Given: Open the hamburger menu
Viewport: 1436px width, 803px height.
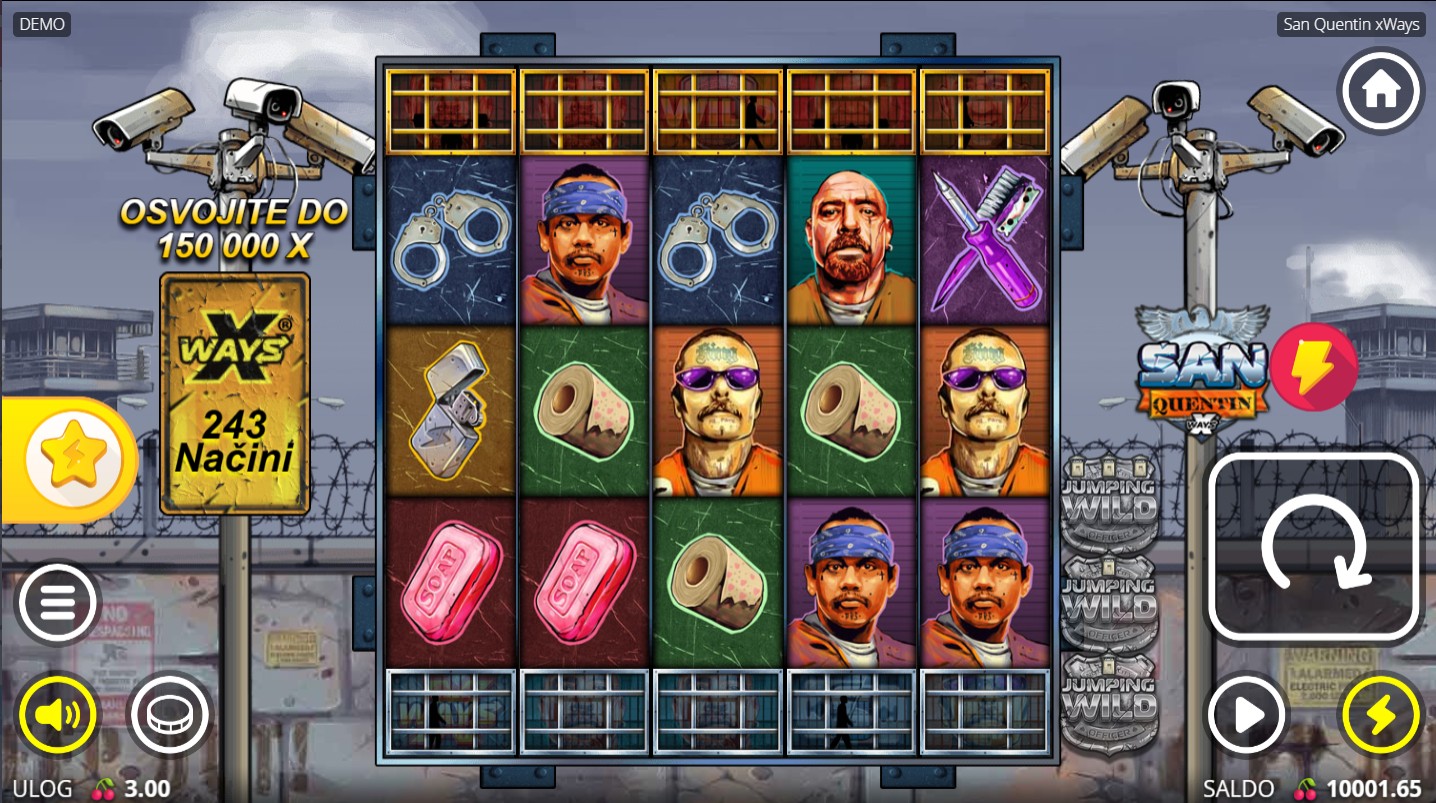Looking at the screenshot, I should [57, 603].
